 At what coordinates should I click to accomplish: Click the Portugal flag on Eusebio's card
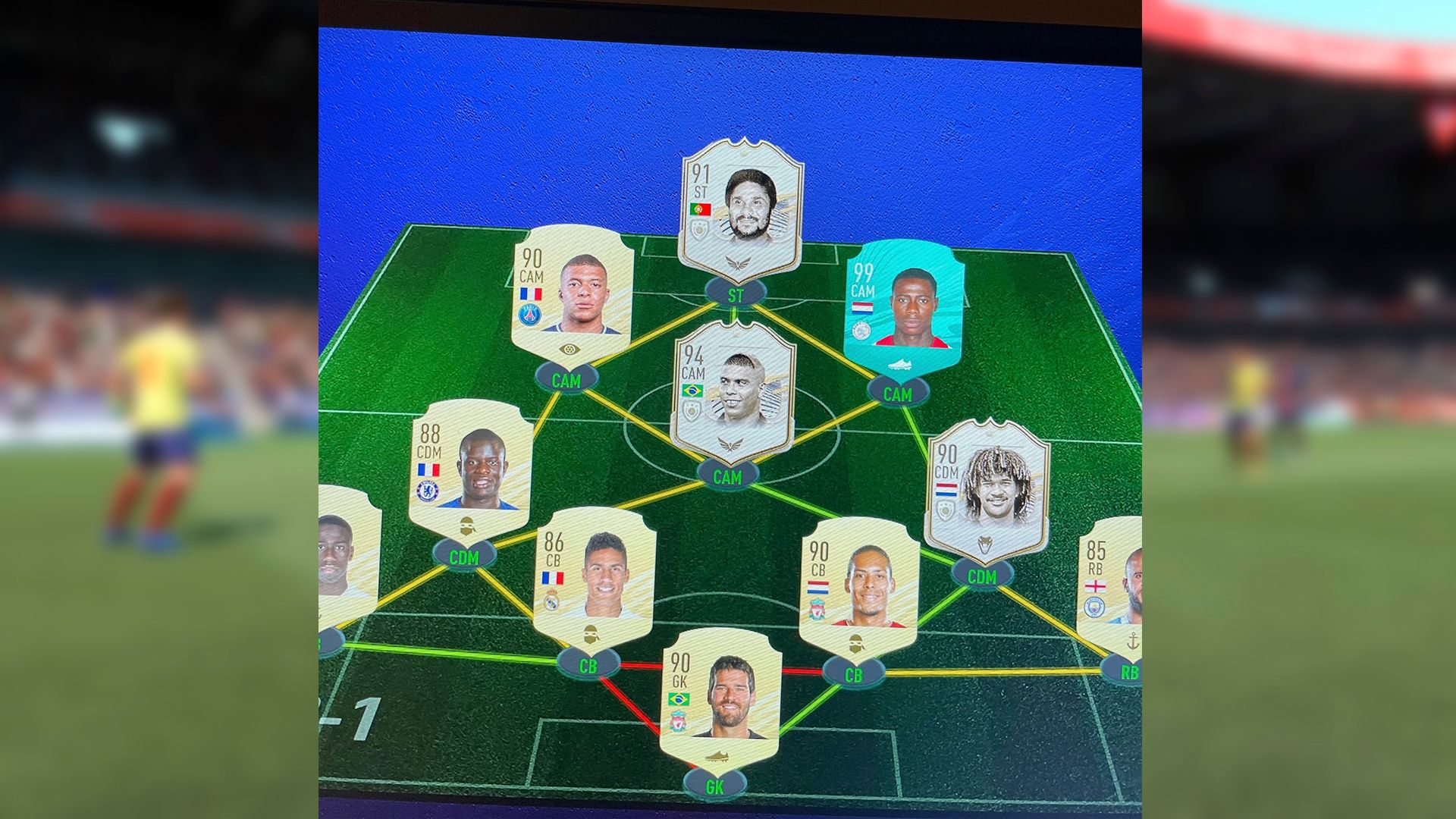coord(701,209)
